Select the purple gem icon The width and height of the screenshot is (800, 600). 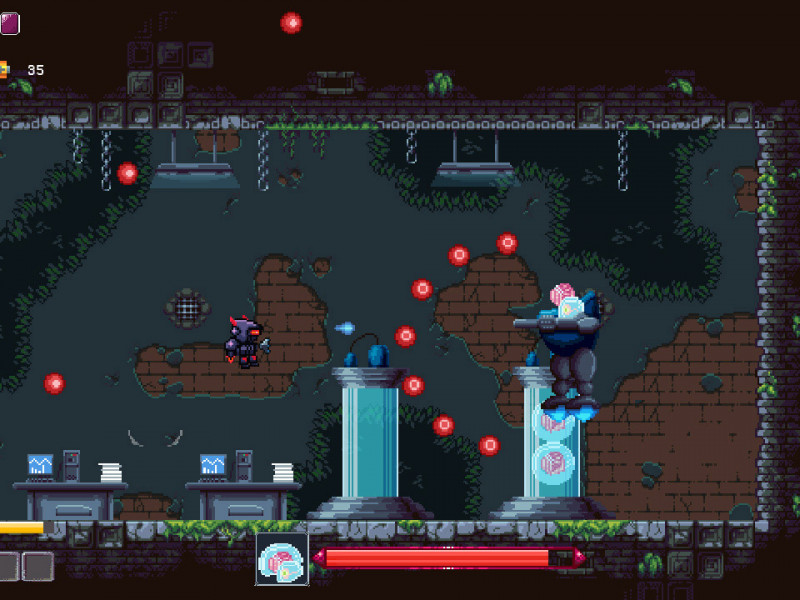[9, 23]
